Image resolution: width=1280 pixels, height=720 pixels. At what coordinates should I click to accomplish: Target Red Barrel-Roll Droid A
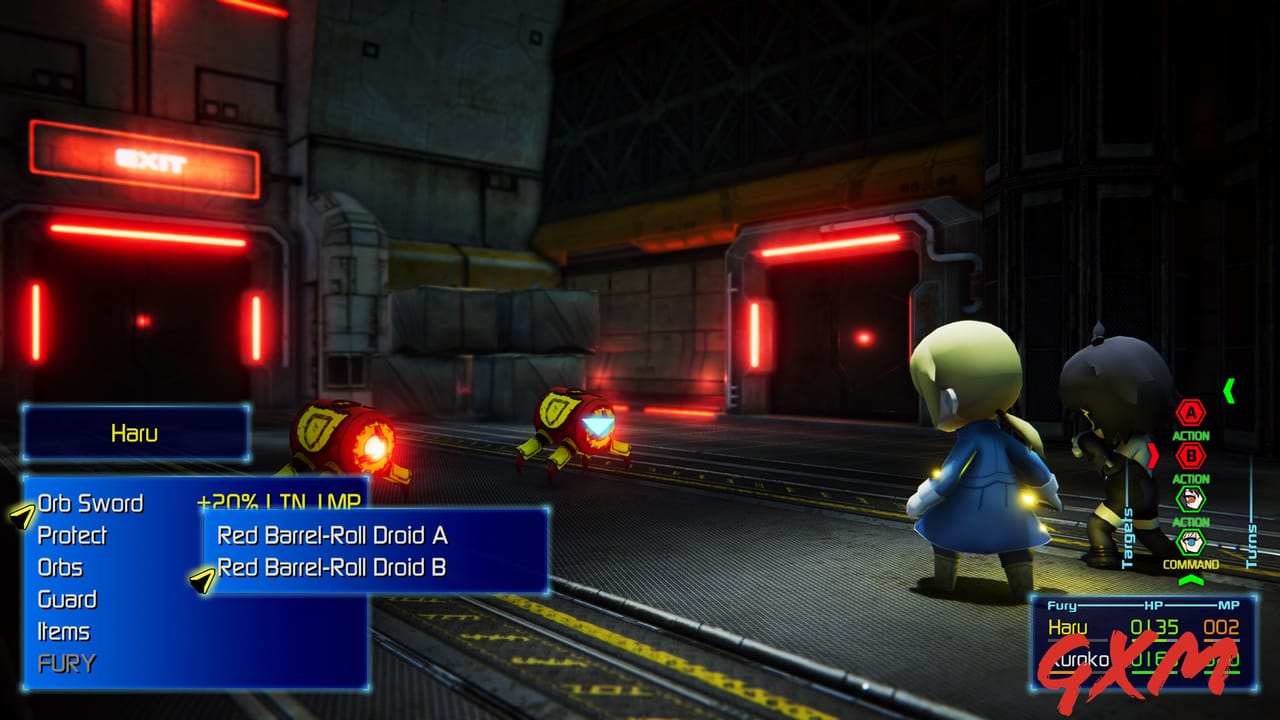click(x=332, y=535)
